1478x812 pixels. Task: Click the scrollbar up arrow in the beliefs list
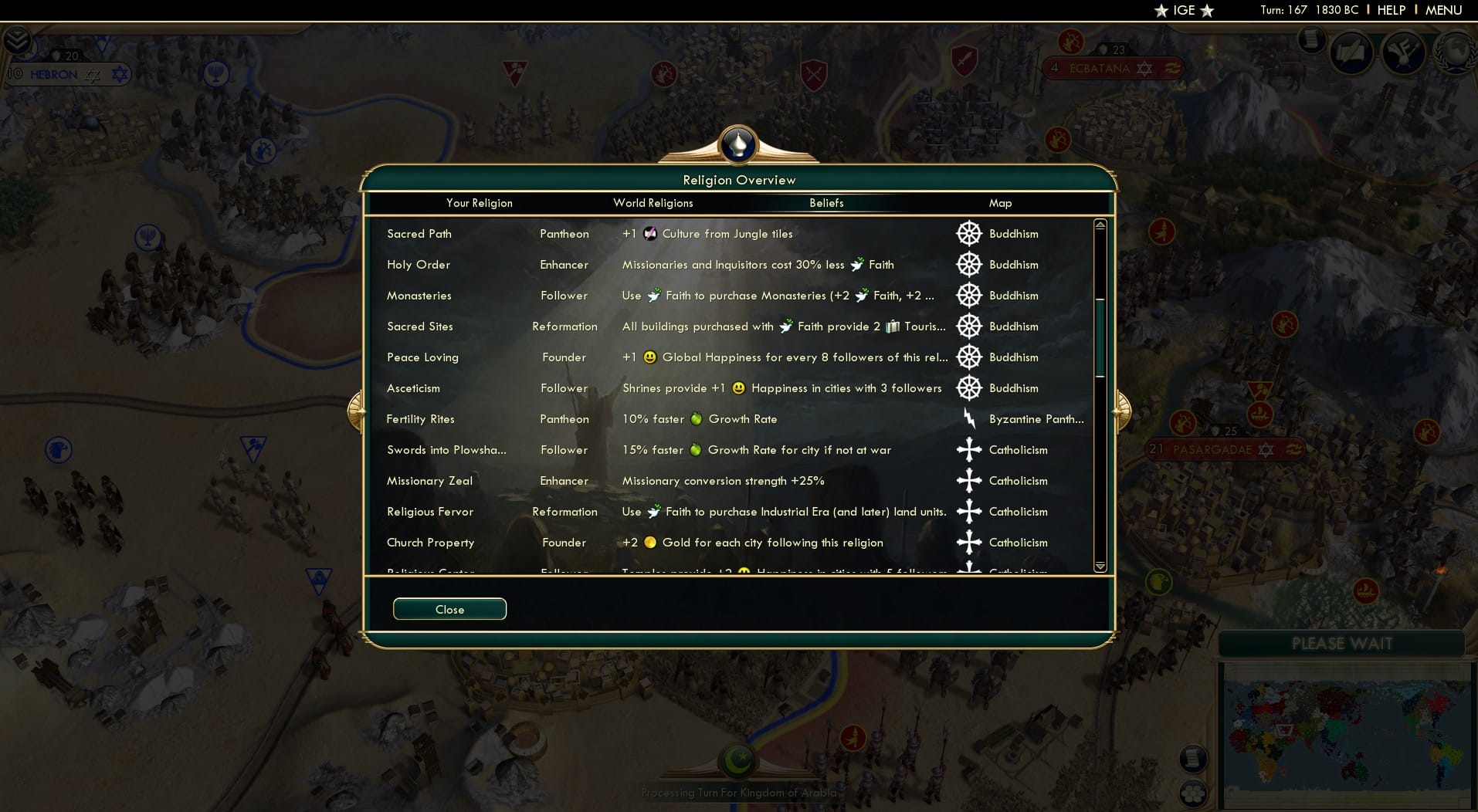[1100, 224]
